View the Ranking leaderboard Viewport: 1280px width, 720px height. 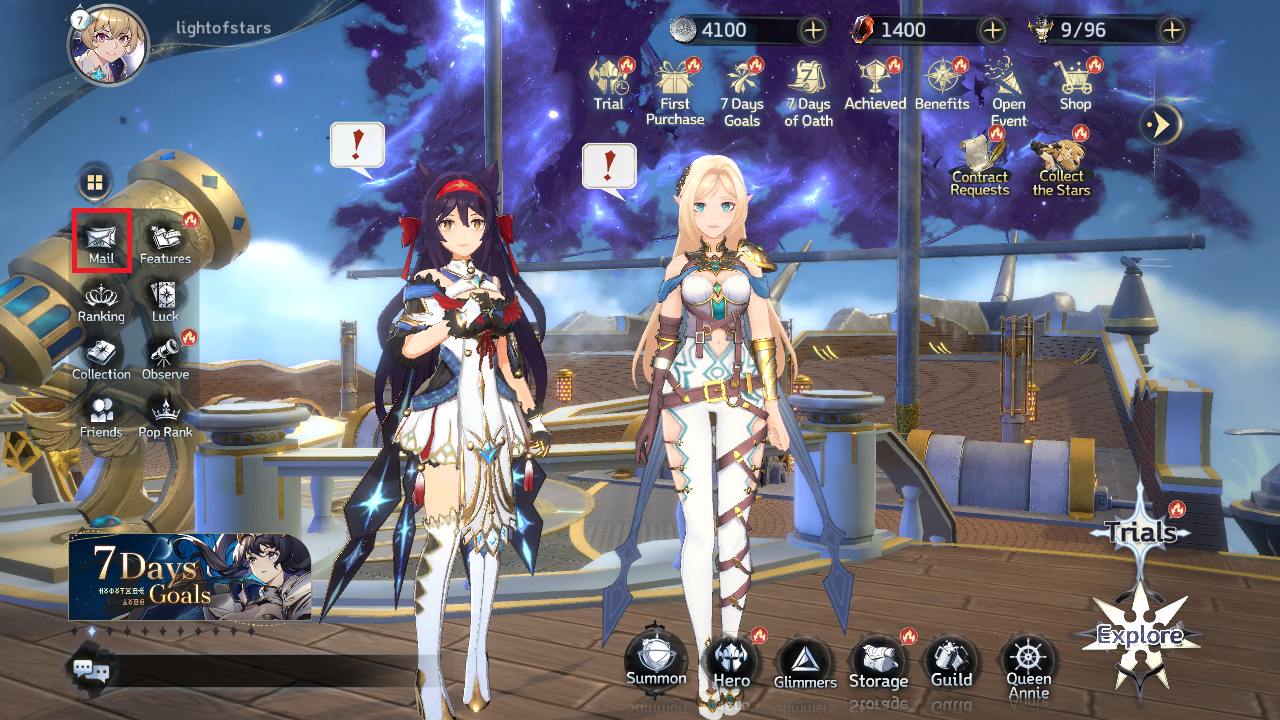pyautogui.click(x=101, y=299)
